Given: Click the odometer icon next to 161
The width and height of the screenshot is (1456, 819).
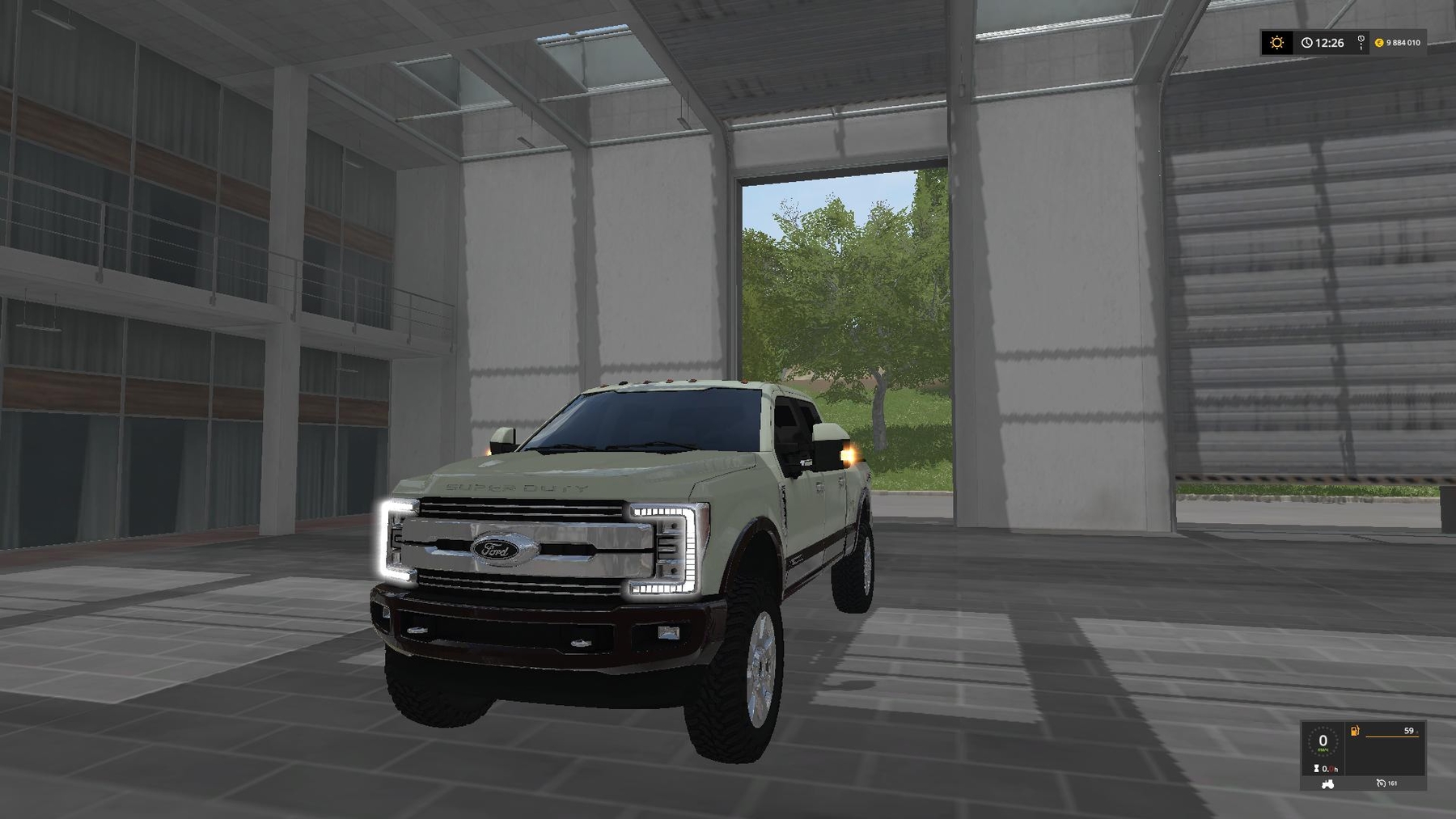Looking at the screenshot, I should tap(1381, 783).
